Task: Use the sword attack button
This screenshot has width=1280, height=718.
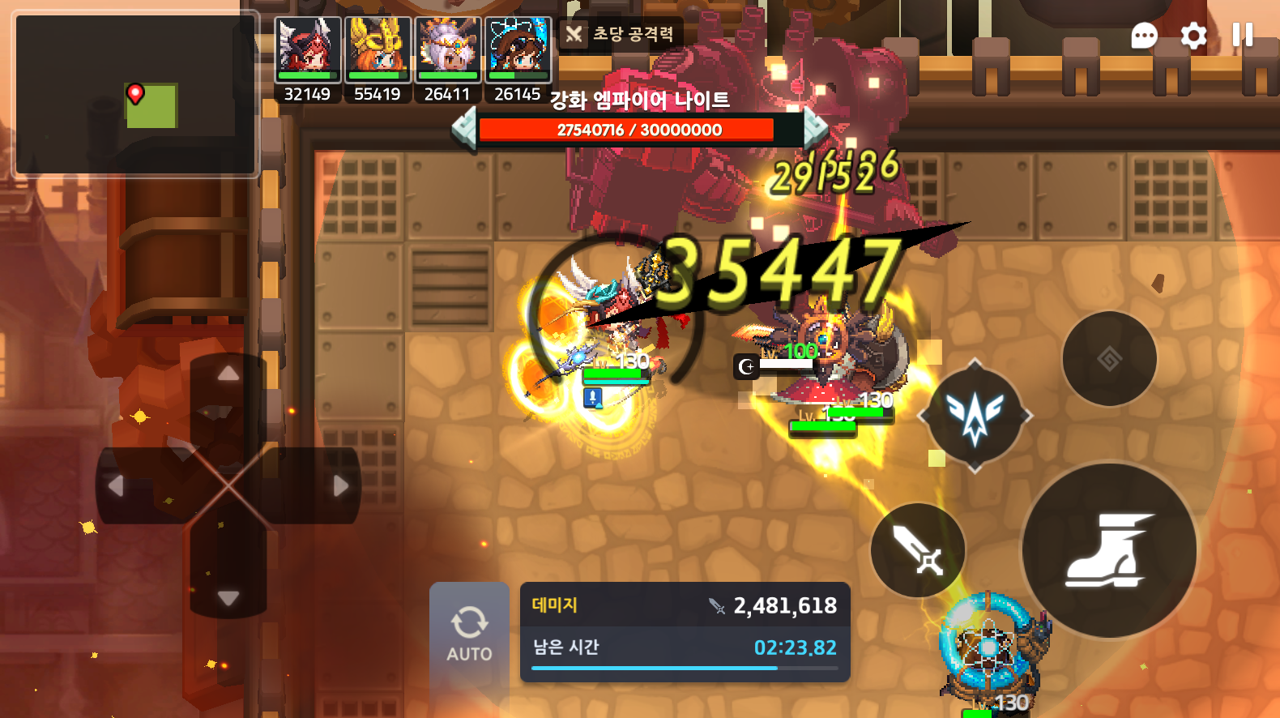Action: click(918, 550)
